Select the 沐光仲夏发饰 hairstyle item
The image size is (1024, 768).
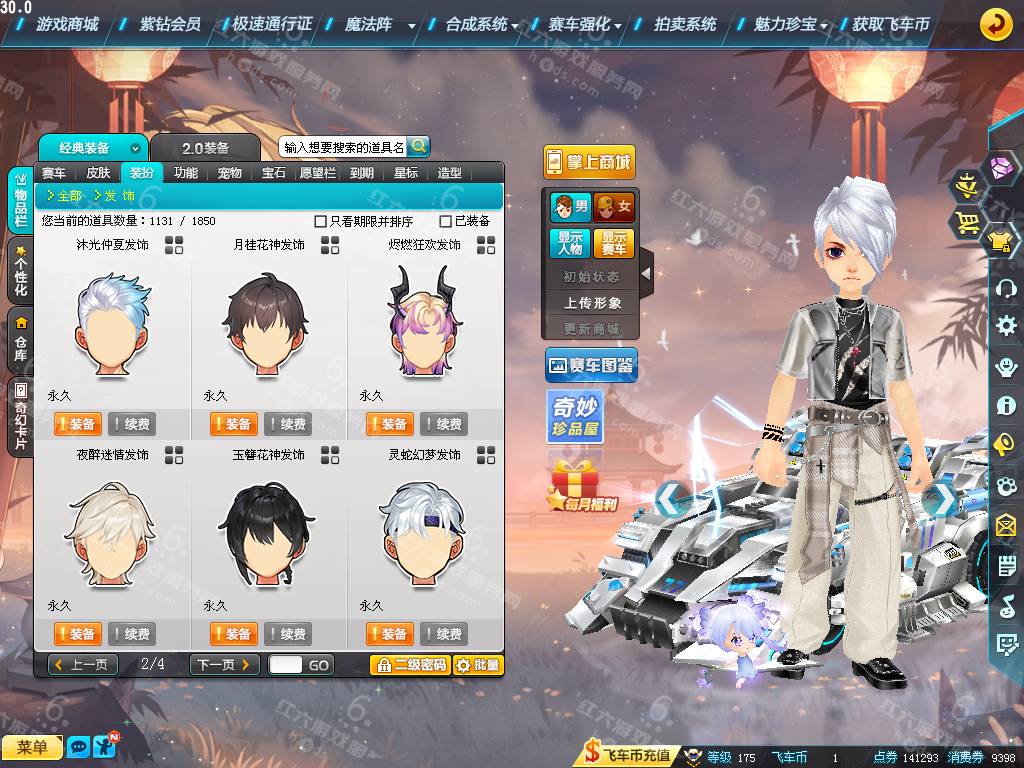pos(113,312)
